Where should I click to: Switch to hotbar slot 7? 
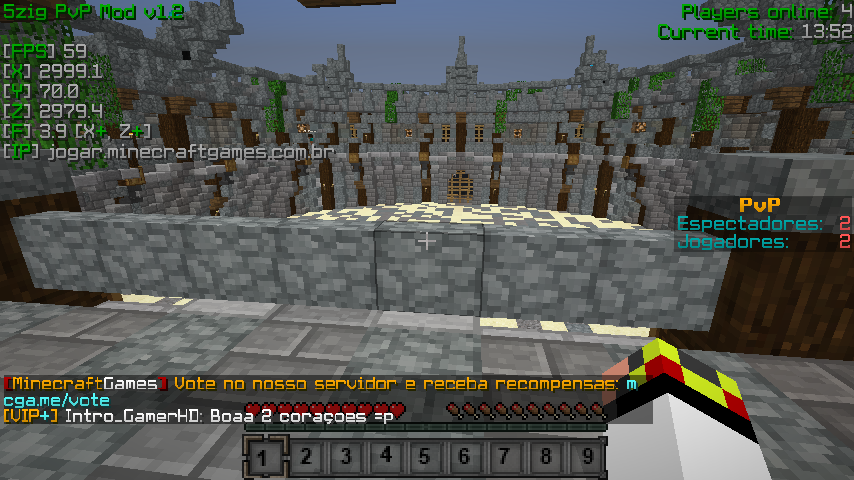click(x=505, y=459)
